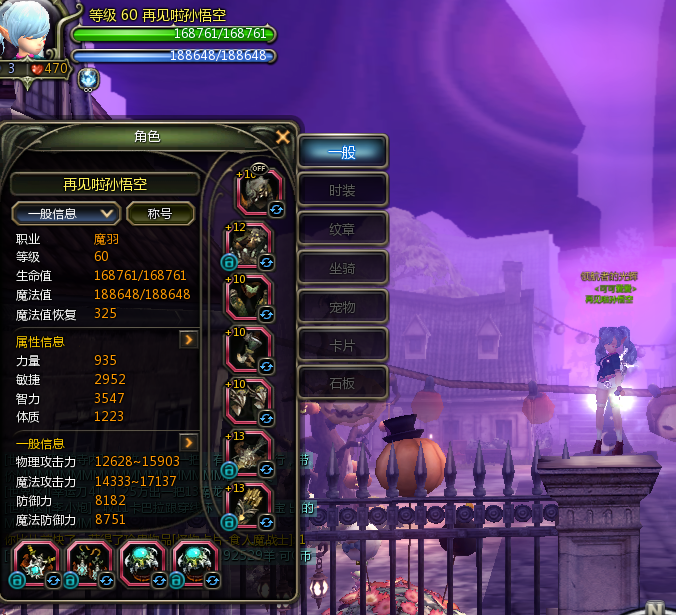Image resolution: width=676 pixels, height=615 pixels.
Task: Expand the 属性信息 arrow button
Action: coord(188,341)
